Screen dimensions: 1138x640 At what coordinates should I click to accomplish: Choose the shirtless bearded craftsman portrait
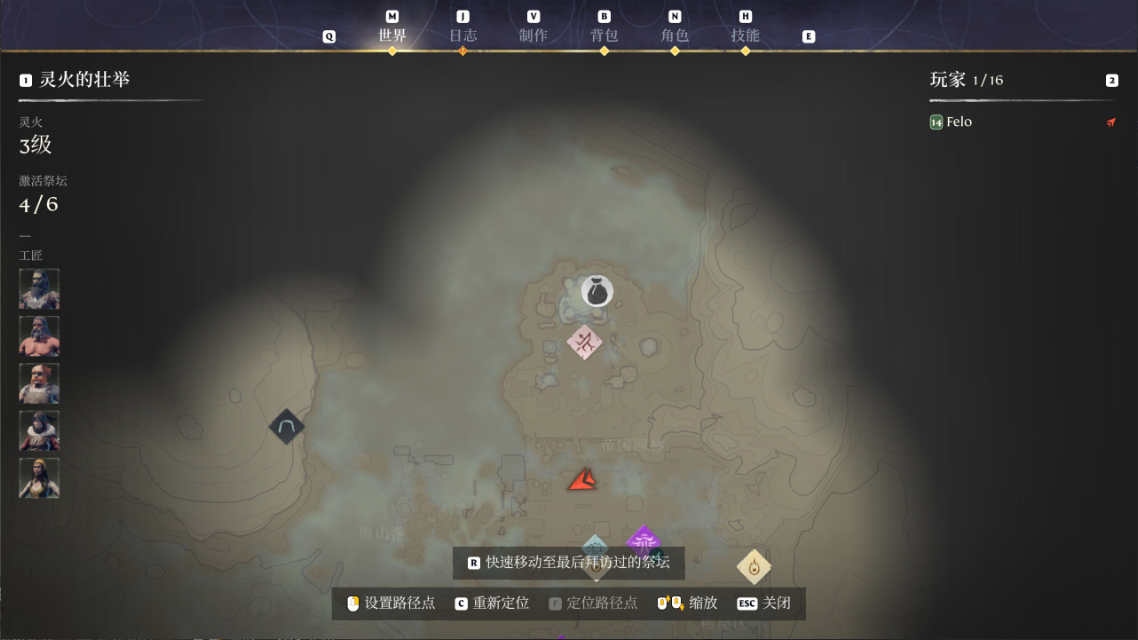pos(39,336)
